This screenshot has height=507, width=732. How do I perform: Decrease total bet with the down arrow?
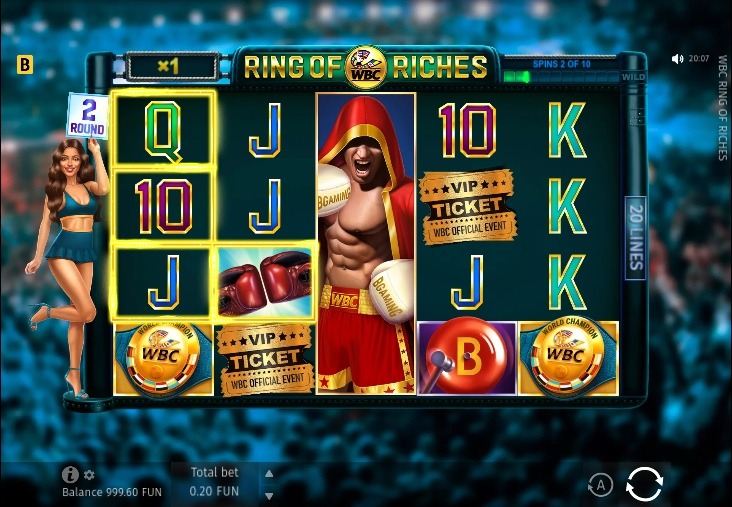tap(268, 494)
